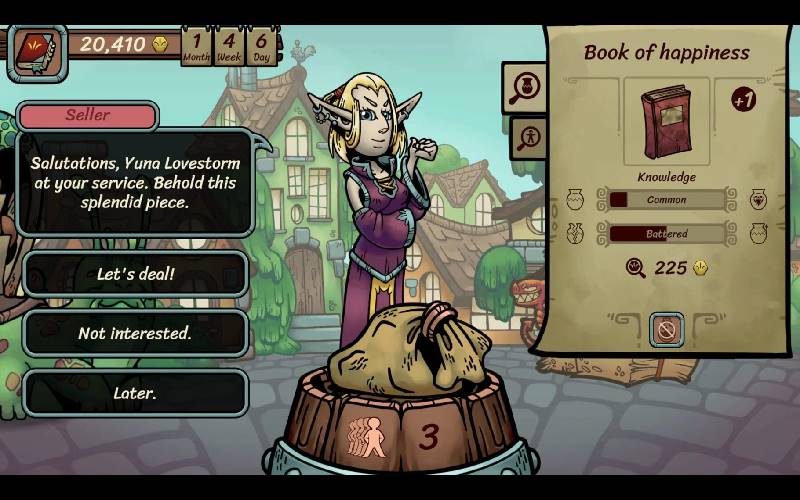Screen dimensions: 800x500
Task: Select the "Not interested." dialogue option
Action: coord(135,333)
